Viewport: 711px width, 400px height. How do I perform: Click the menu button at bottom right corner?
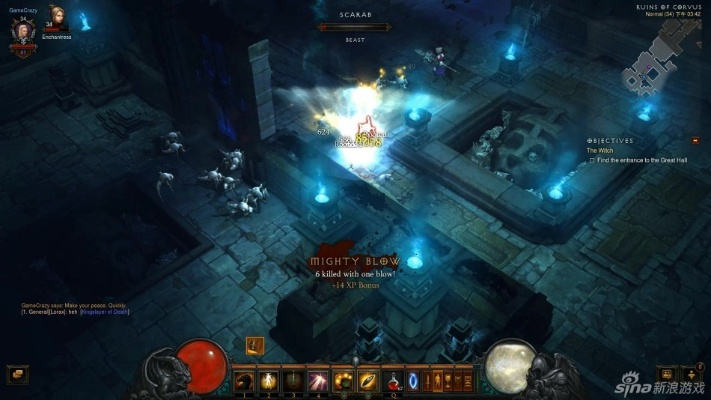point(691,374)
